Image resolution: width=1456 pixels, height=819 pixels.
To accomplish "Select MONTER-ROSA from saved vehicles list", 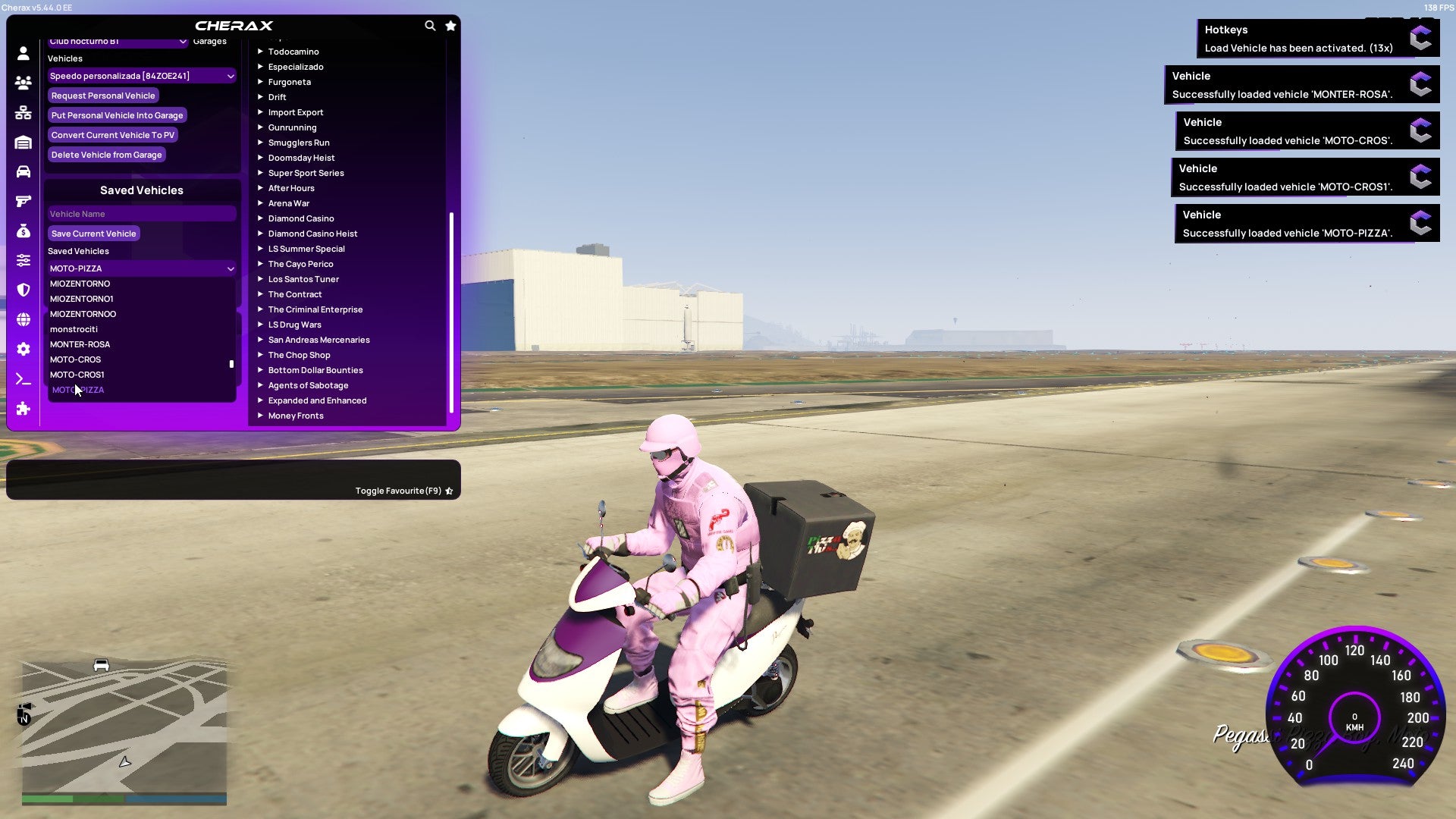I will pos(80,344).
